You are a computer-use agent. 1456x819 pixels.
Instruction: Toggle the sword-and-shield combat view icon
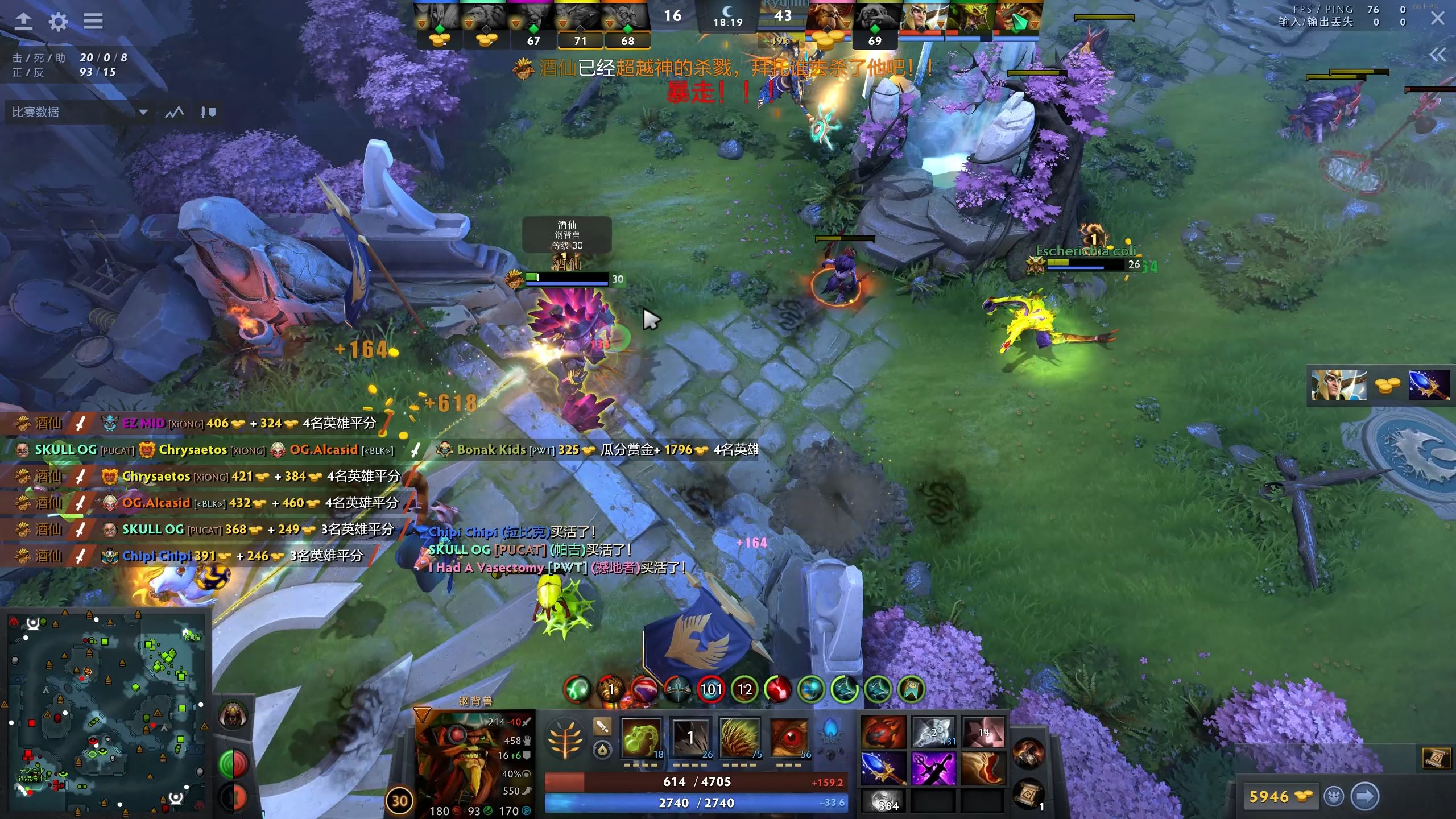[206, 112]
